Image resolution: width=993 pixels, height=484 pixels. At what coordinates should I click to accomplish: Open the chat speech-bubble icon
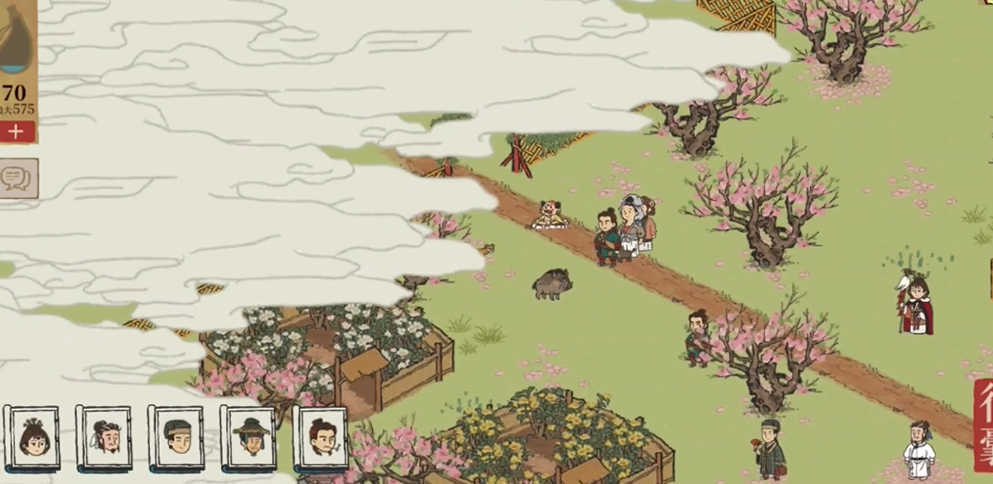coord(16,178)
